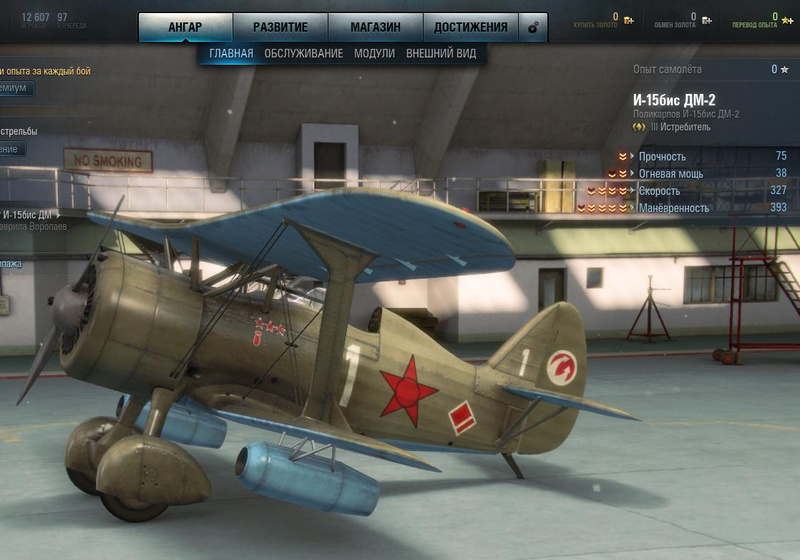This screenshot has width=800, height=560.
Task: Click the blue button below the стрельбы text
Action: [x=12, y=149]
